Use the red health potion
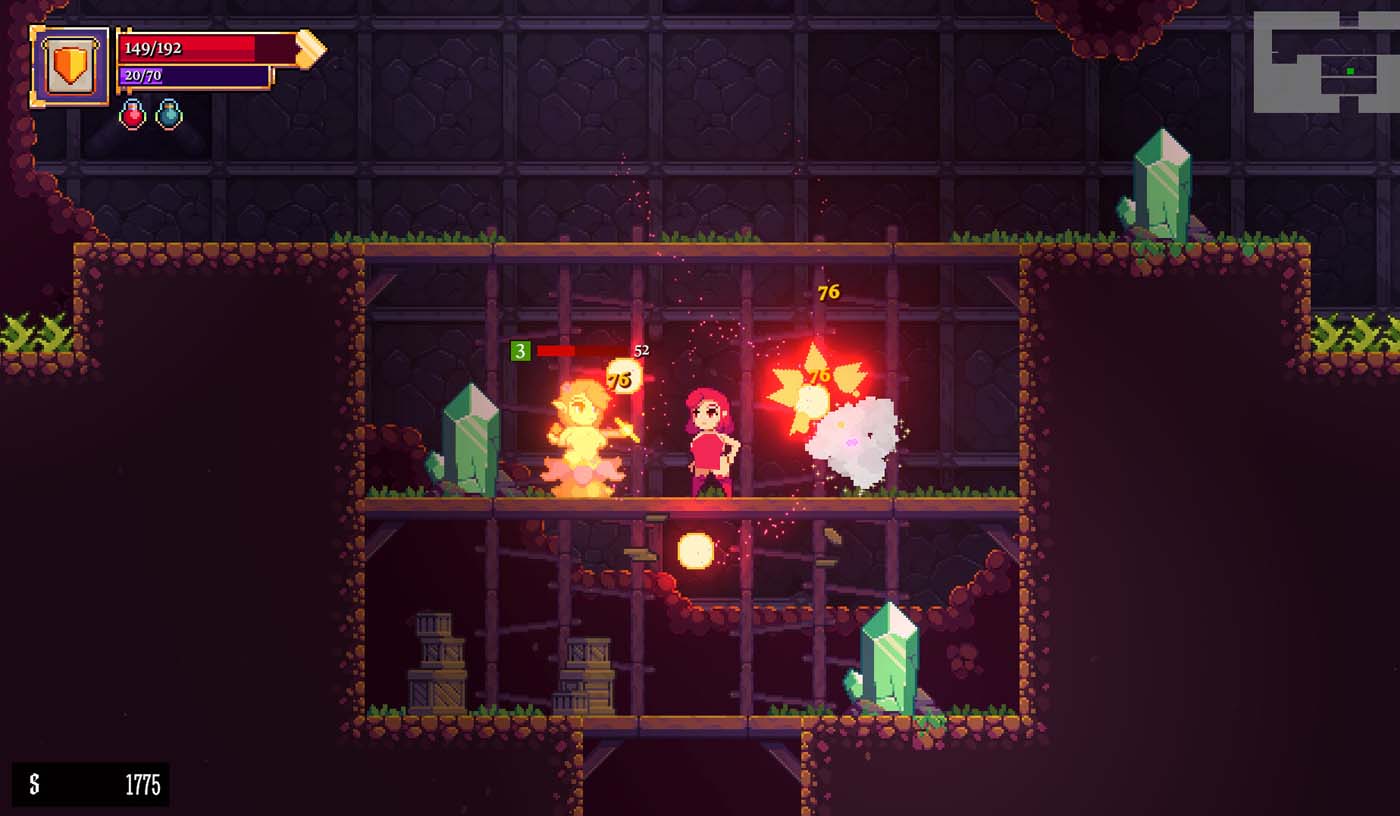This screenshot has width=1400, height=816. [133, 114]
